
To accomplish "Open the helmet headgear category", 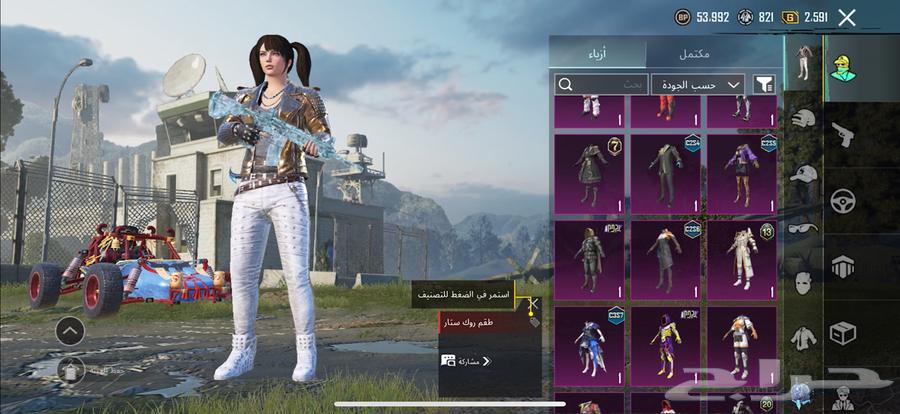I will point(803,119).
